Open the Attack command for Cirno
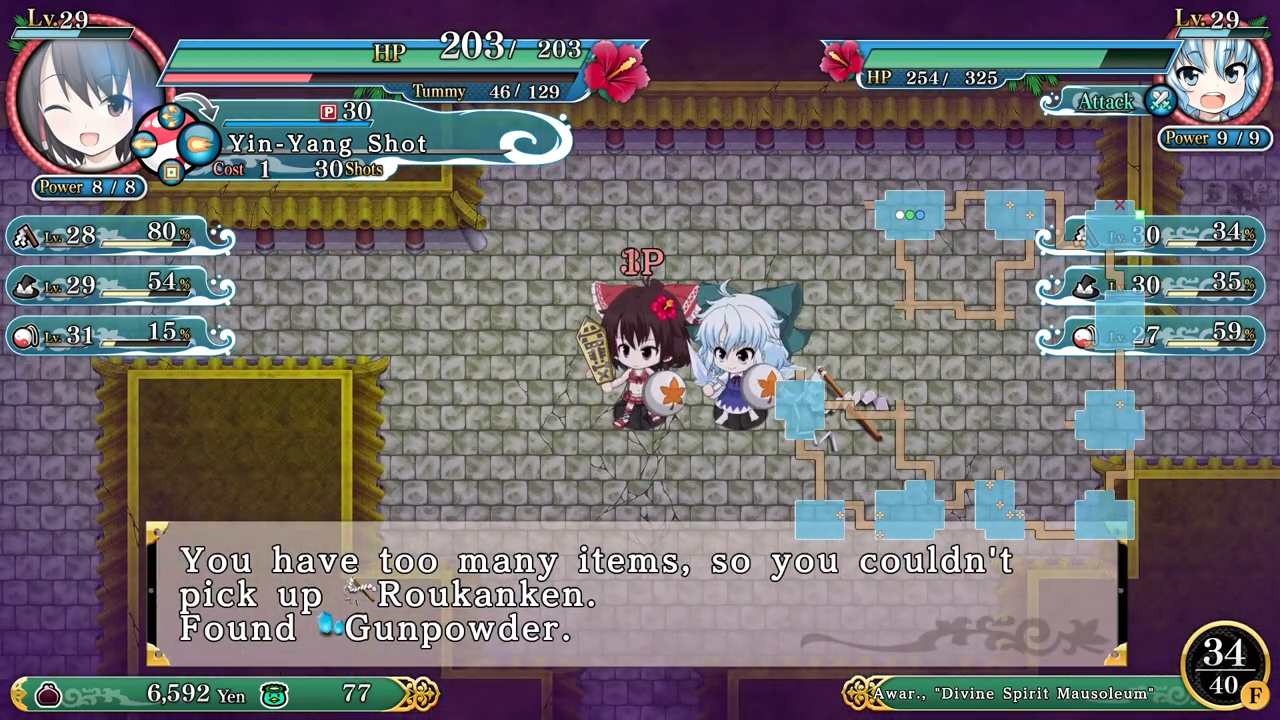 (1105, 101)
